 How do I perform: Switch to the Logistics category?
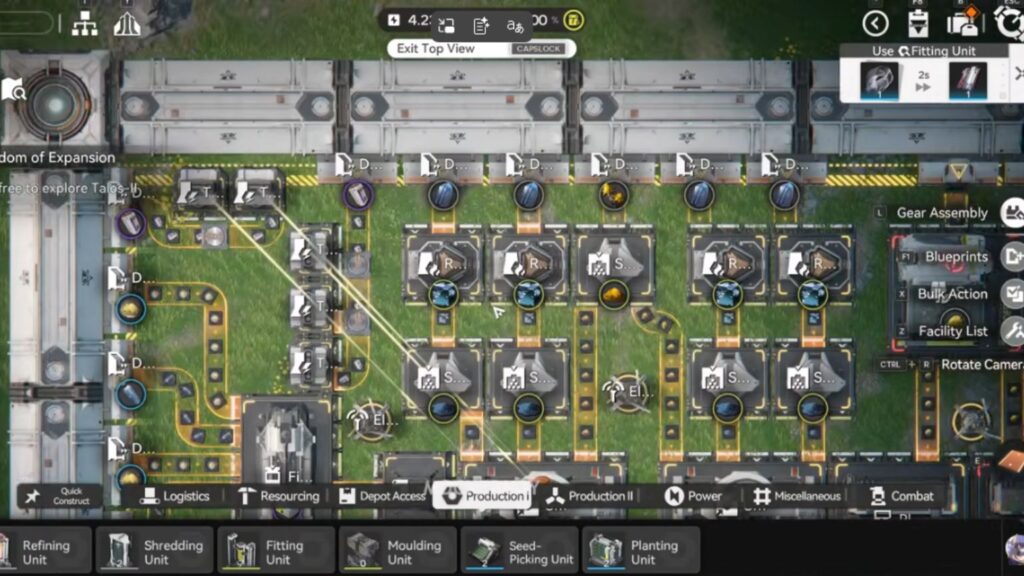pos(175,496)
